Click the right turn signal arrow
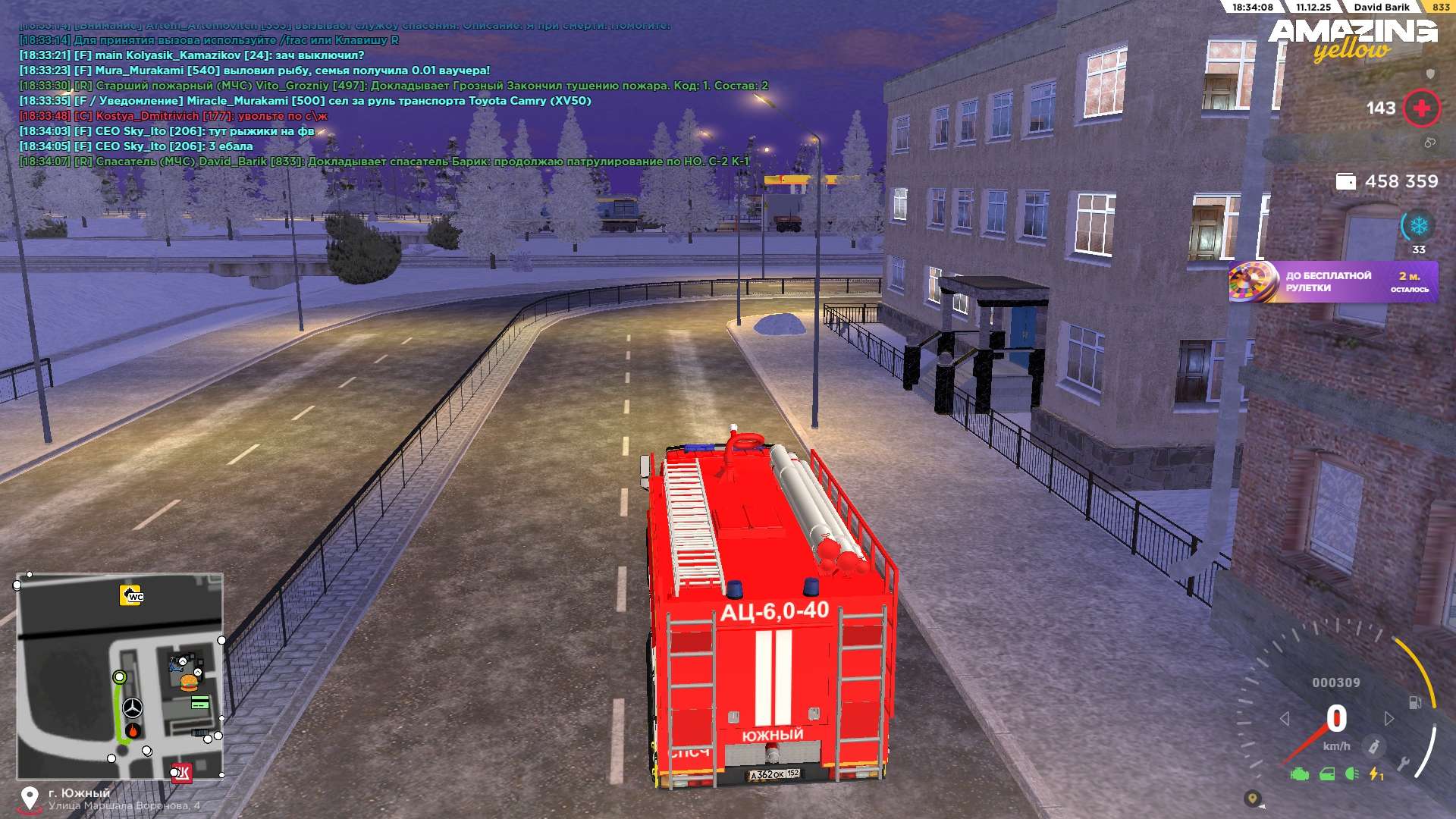The height and width of the screenshot is (819, 1456). click(x=1389, y=718)
